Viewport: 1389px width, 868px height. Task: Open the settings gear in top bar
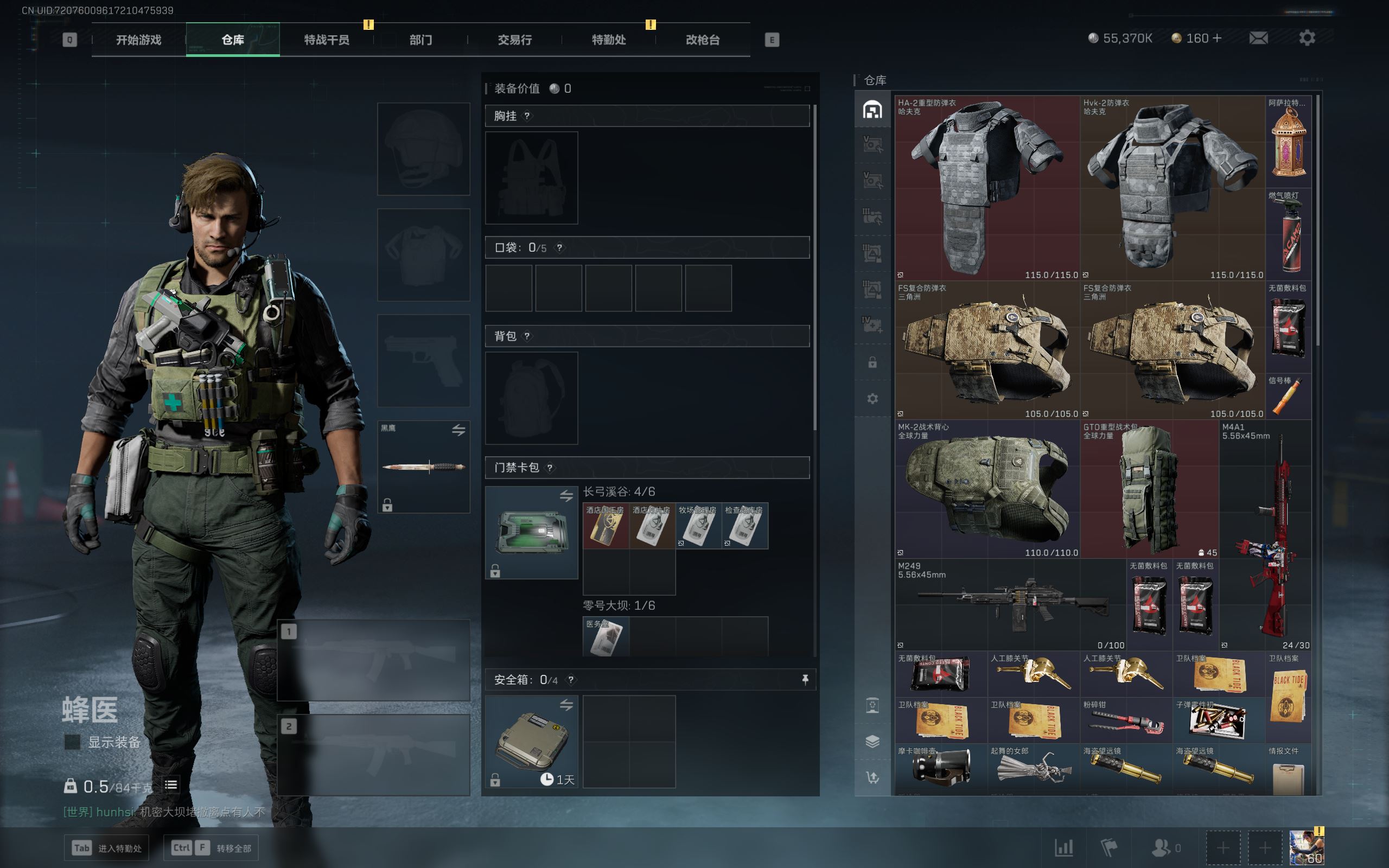click(1307, 38)
